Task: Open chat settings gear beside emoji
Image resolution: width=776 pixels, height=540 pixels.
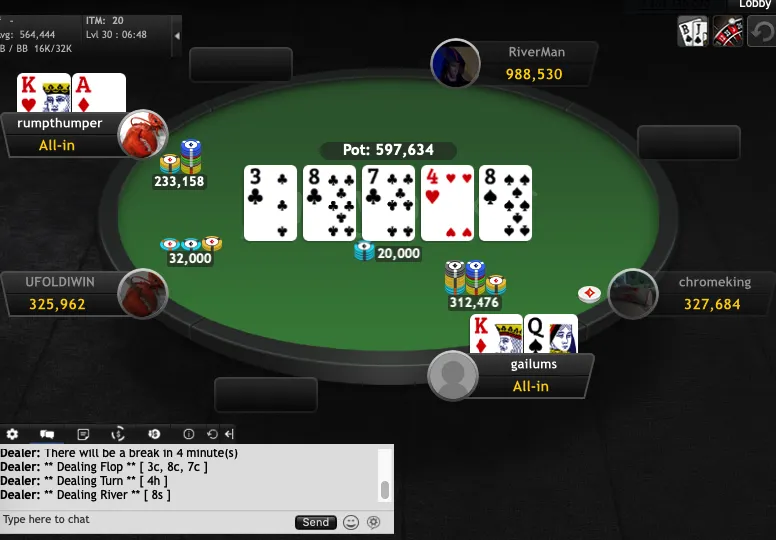Action: pos(374,522)
